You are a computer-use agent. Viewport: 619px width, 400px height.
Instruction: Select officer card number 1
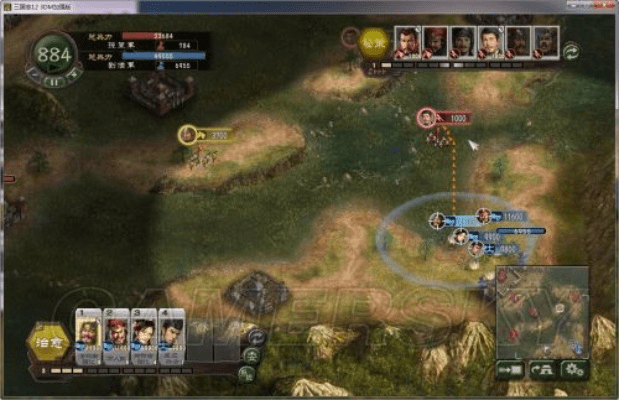point(88,340)
